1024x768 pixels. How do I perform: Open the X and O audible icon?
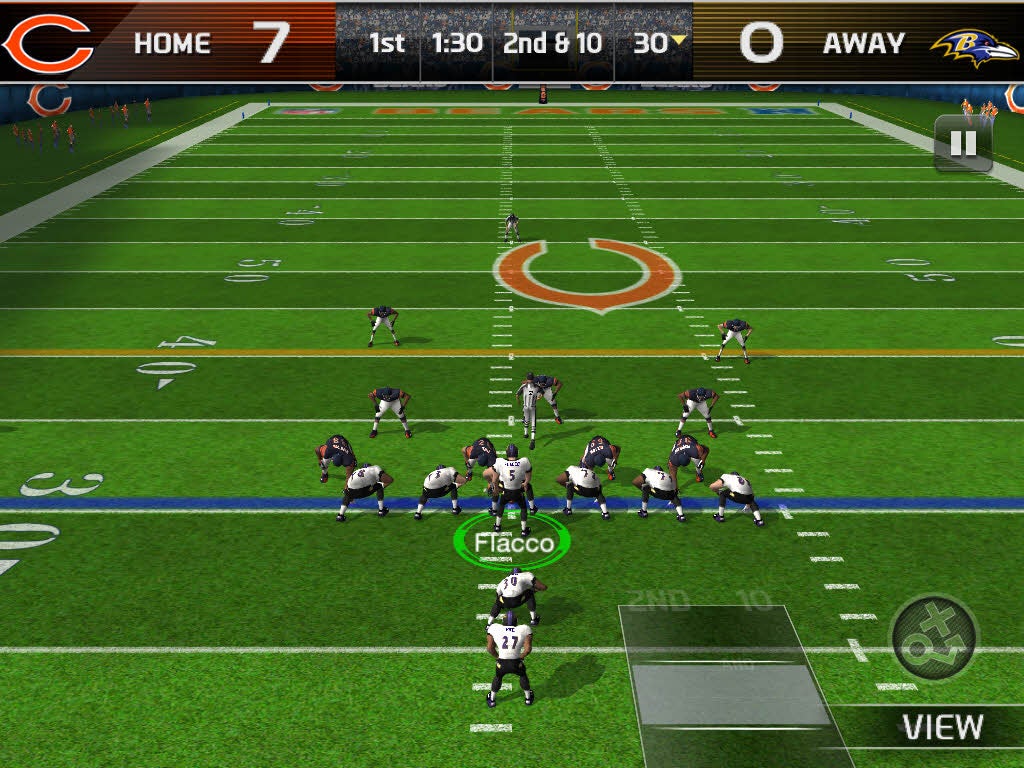pos(934,638)
